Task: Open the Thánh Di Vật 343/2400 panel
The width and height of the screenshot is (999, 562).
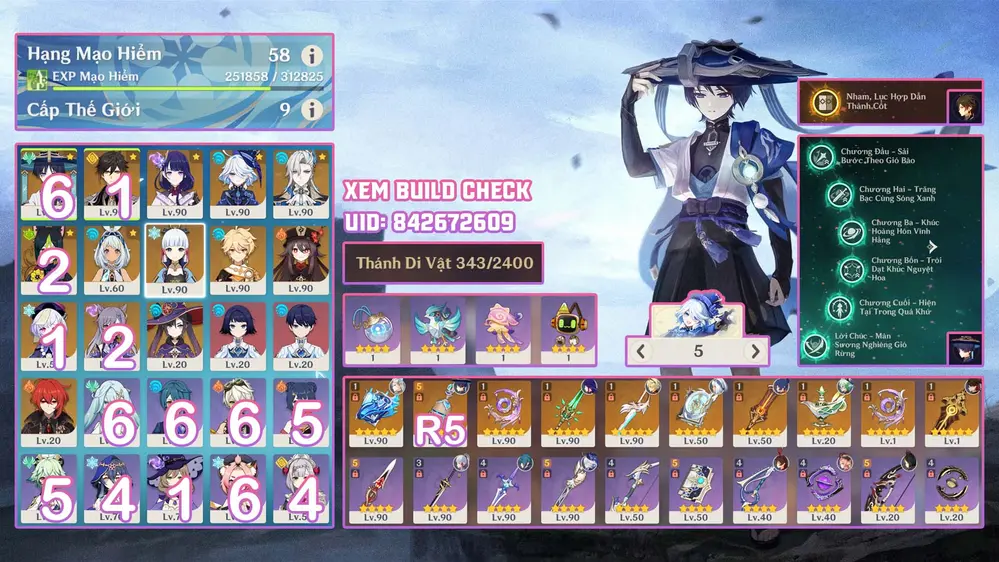Action: point(442,264)
